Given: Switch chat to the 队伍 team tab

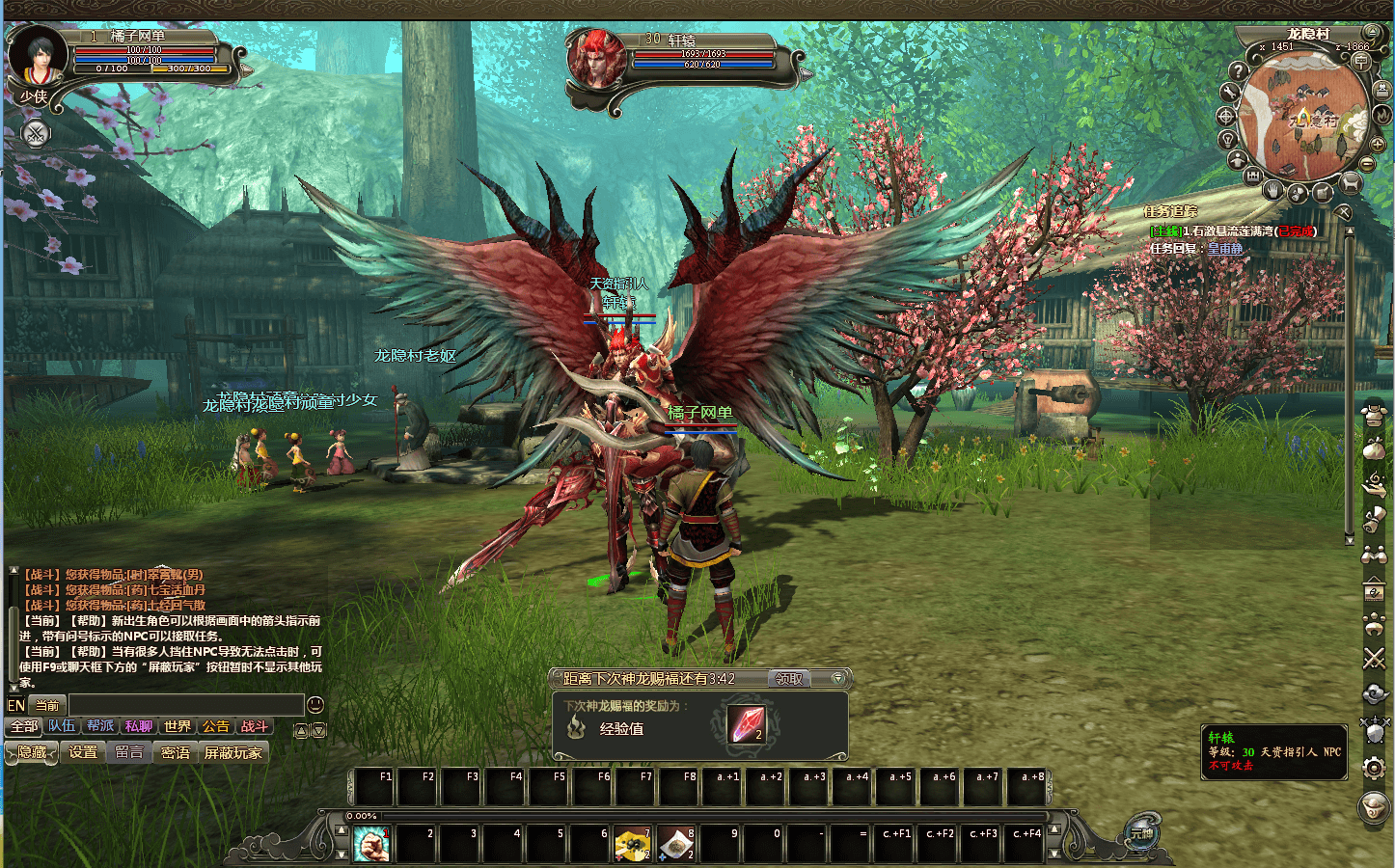Looking at the screenshot, I should (62, 726).
